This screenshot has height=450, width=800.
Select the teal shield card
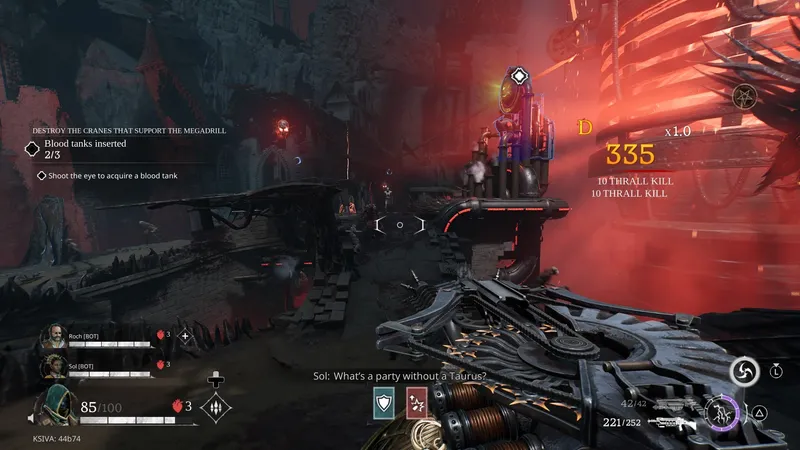(384, 401)
